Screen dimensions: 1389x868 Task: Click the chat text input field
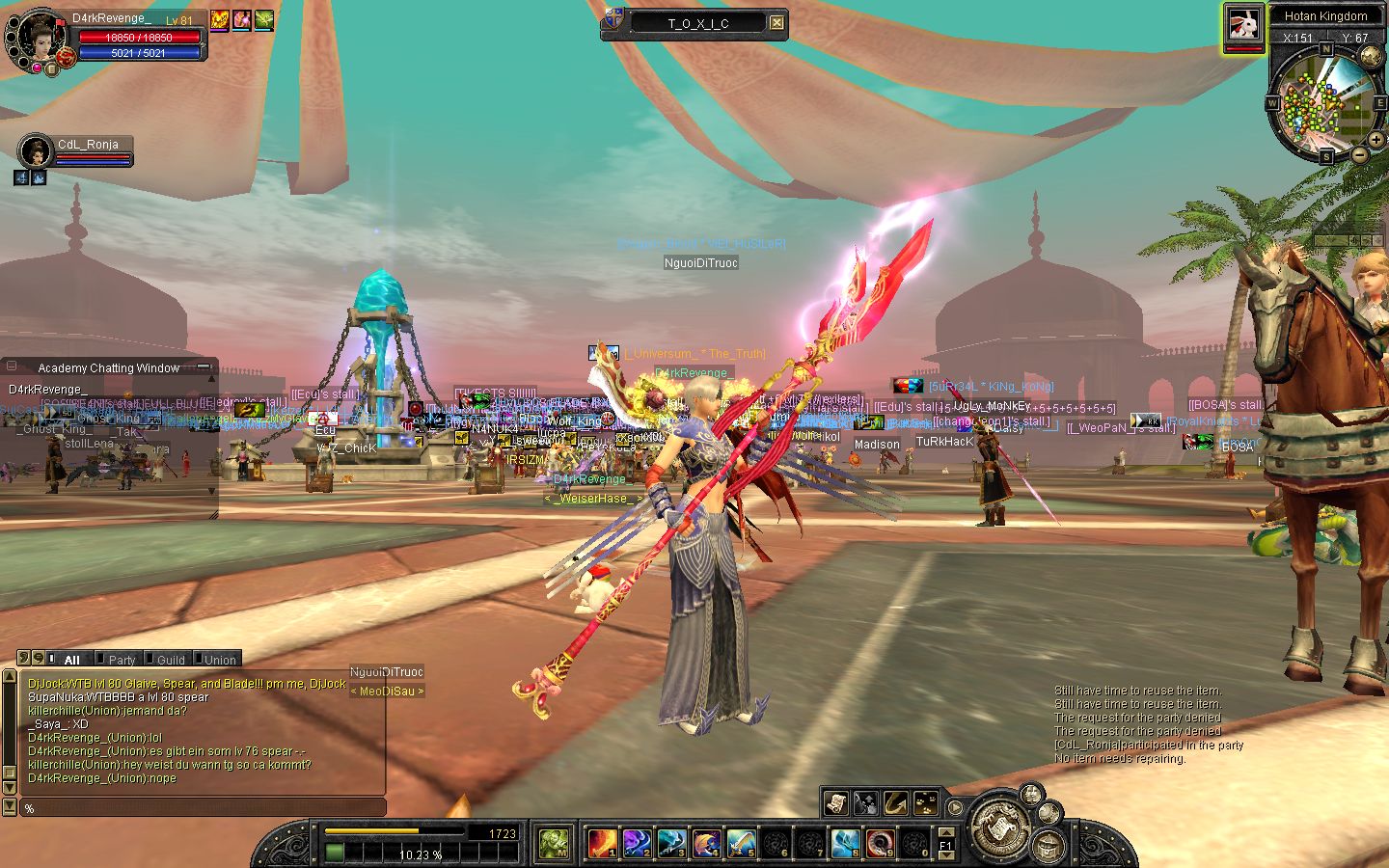(x=203, y=808)
